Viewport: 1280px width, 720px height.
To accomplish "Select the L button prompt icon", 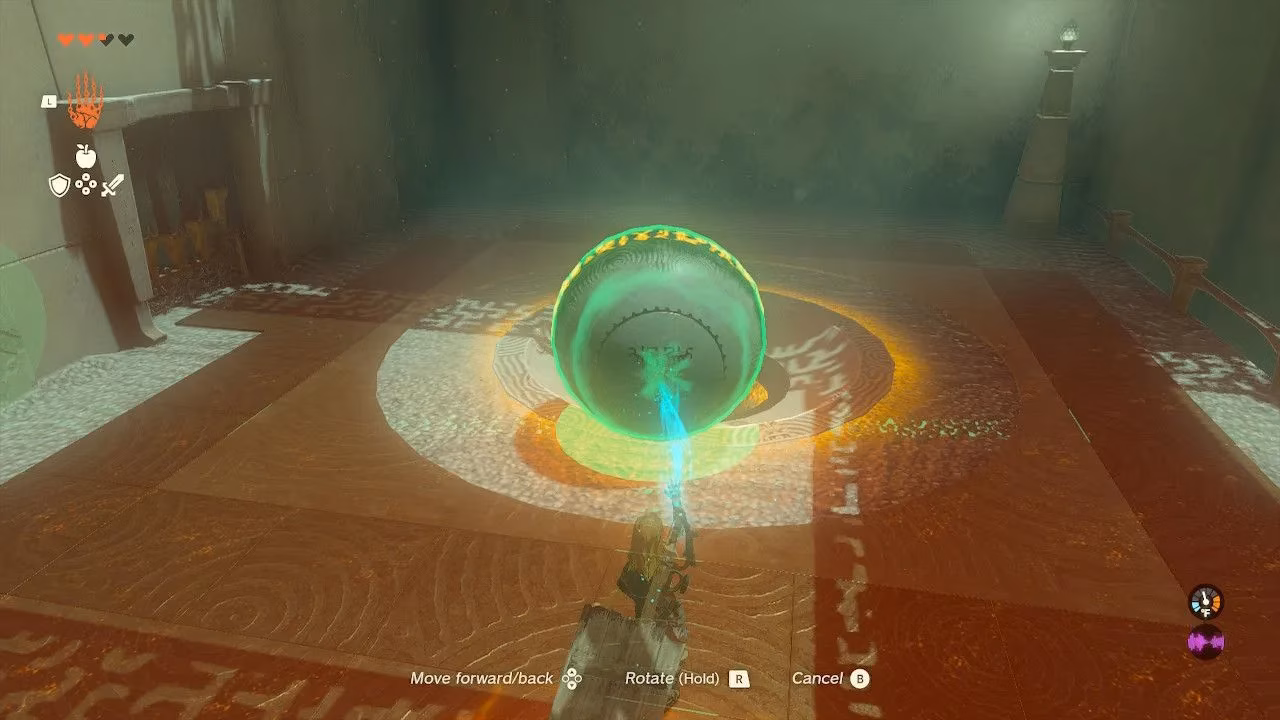I will (48, 103).
